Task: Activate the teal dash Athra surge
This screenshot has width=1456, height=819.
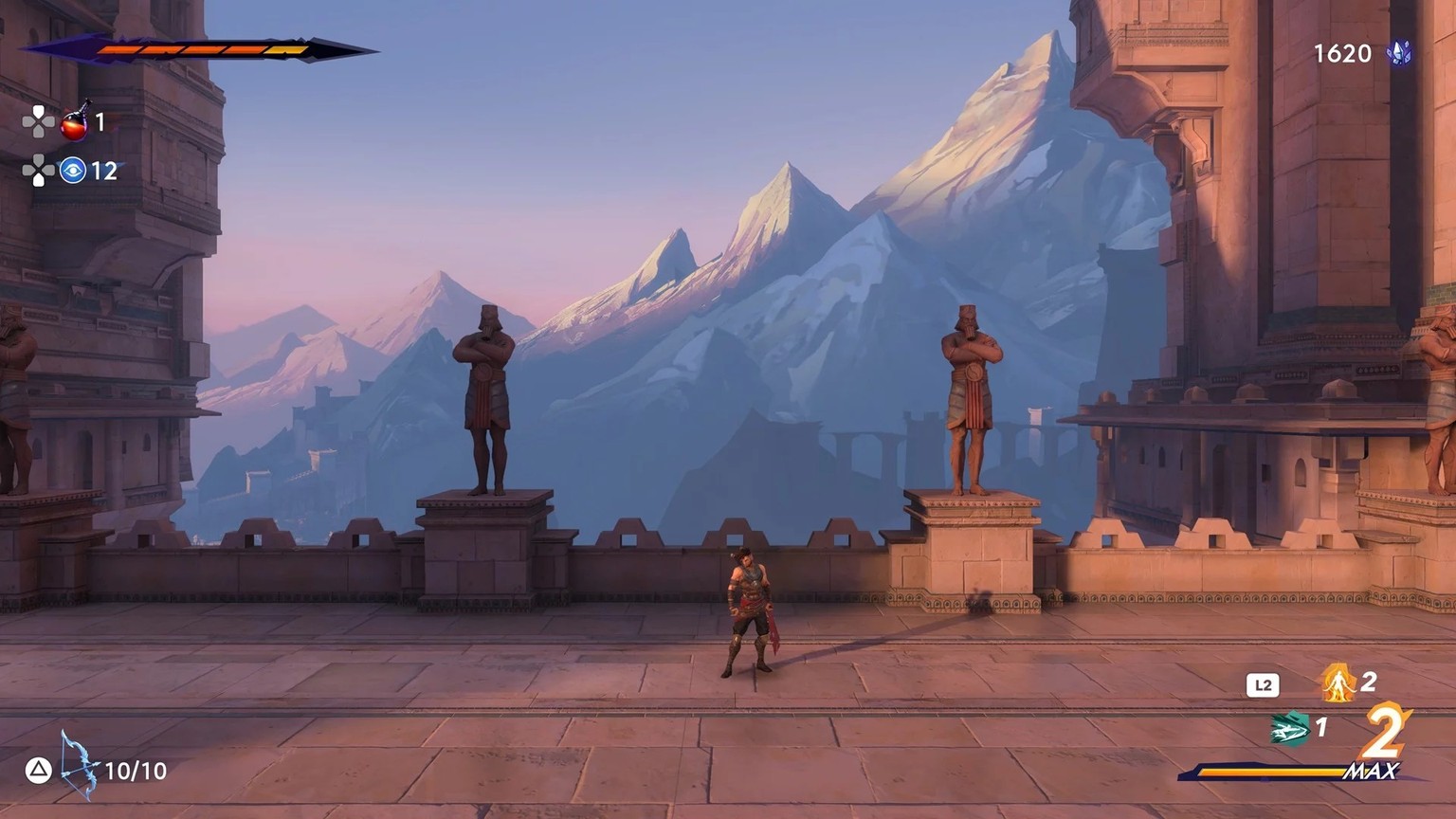Action: point(1289,729)
